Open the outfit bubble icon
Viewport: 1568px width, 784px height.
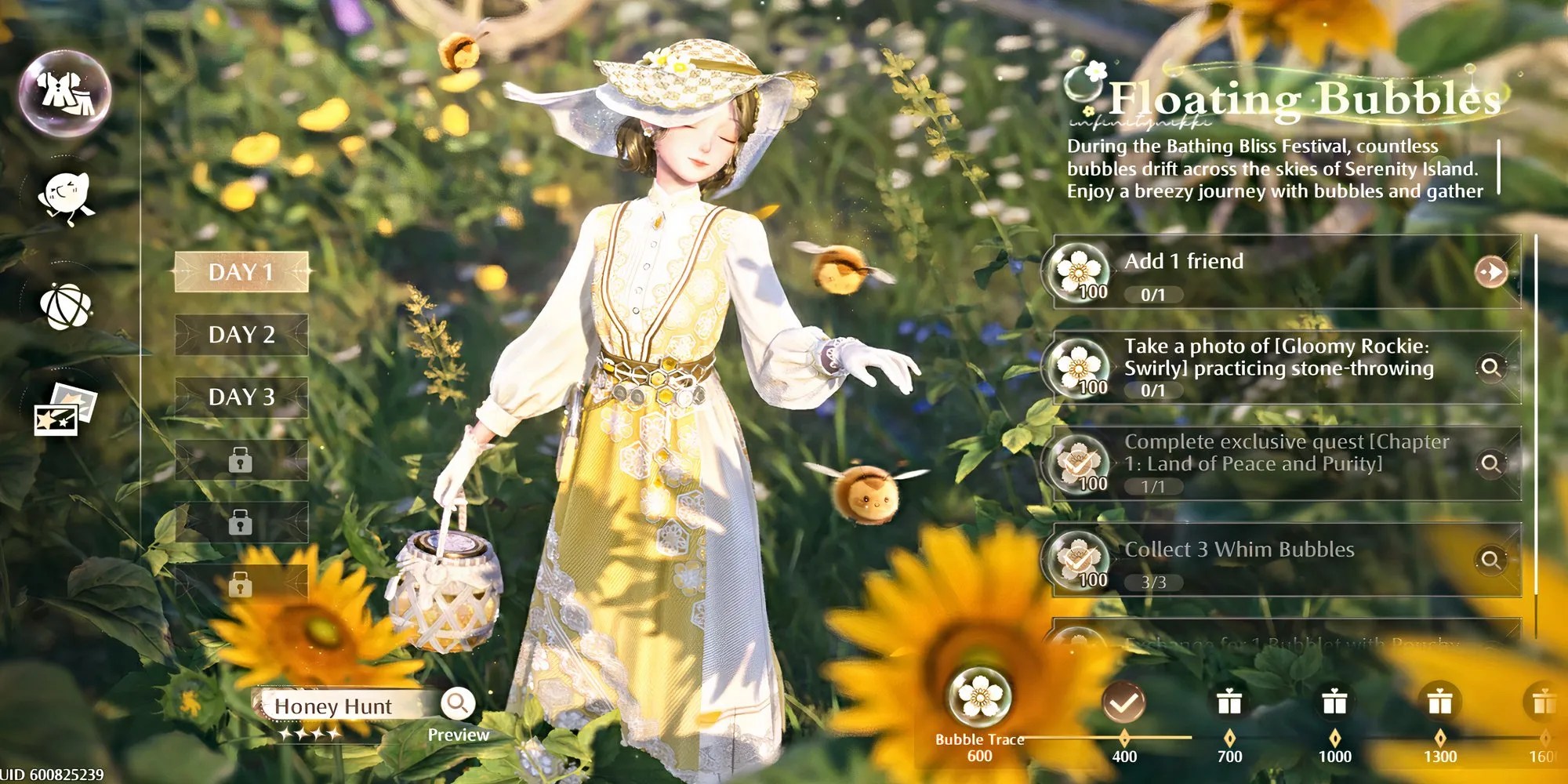[x=65, y=93]
